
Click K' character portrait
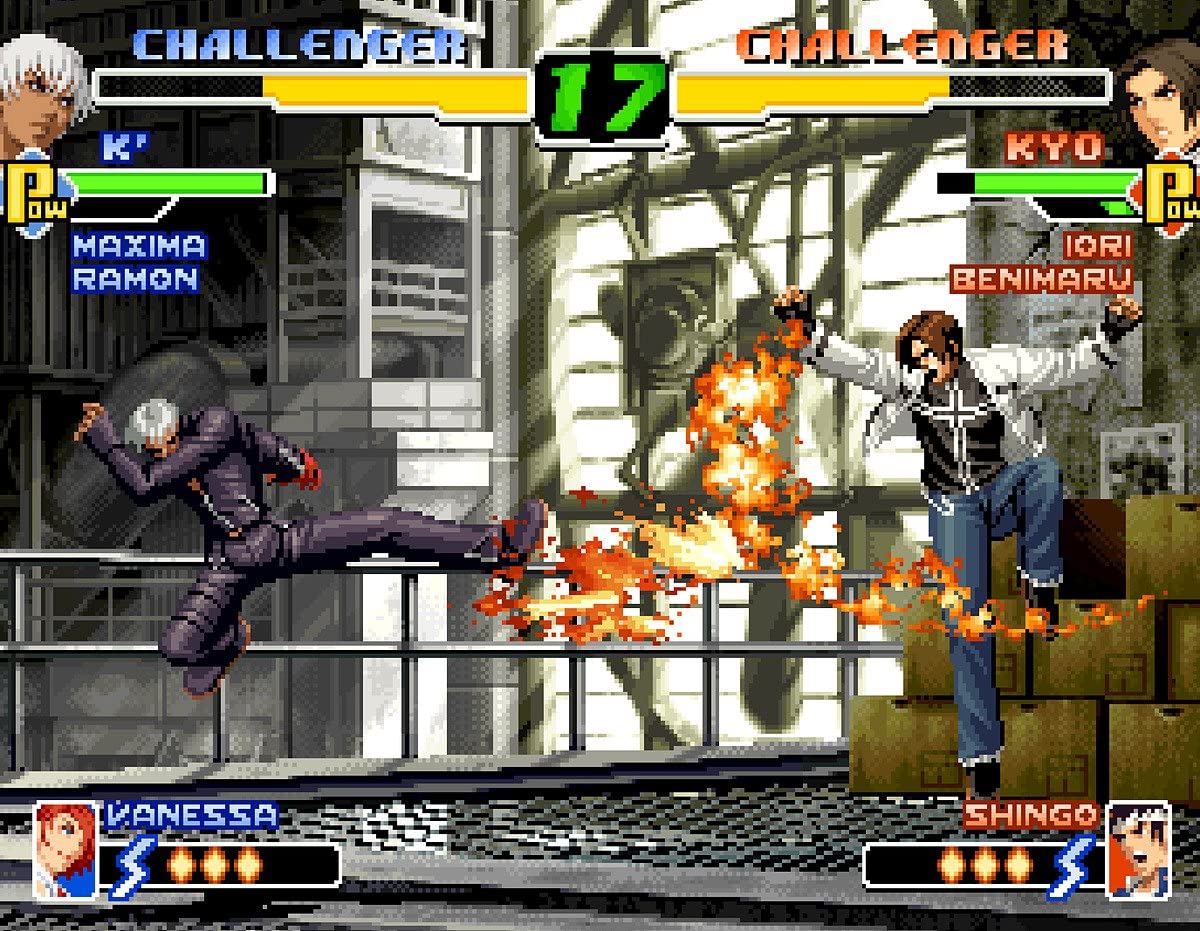pos(40,92)
